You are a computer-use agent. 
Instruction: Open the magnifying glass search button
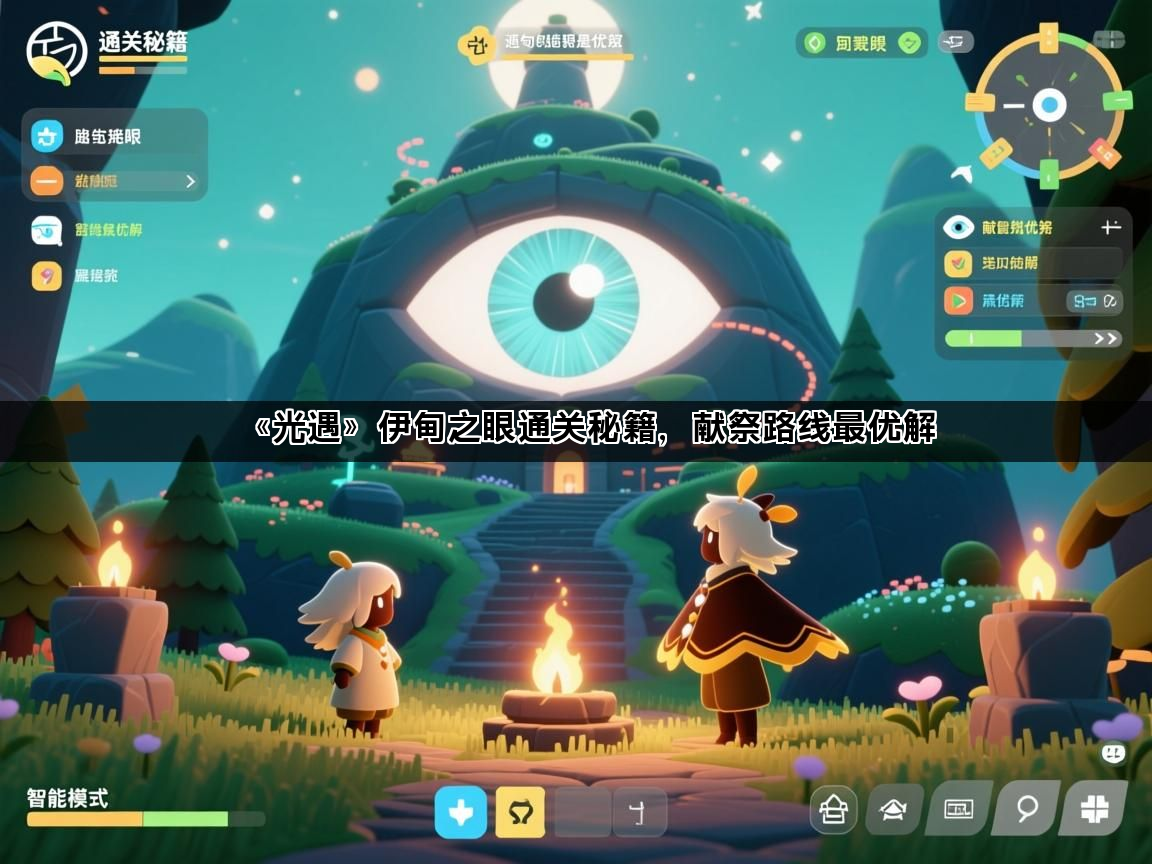point(1027,809)
